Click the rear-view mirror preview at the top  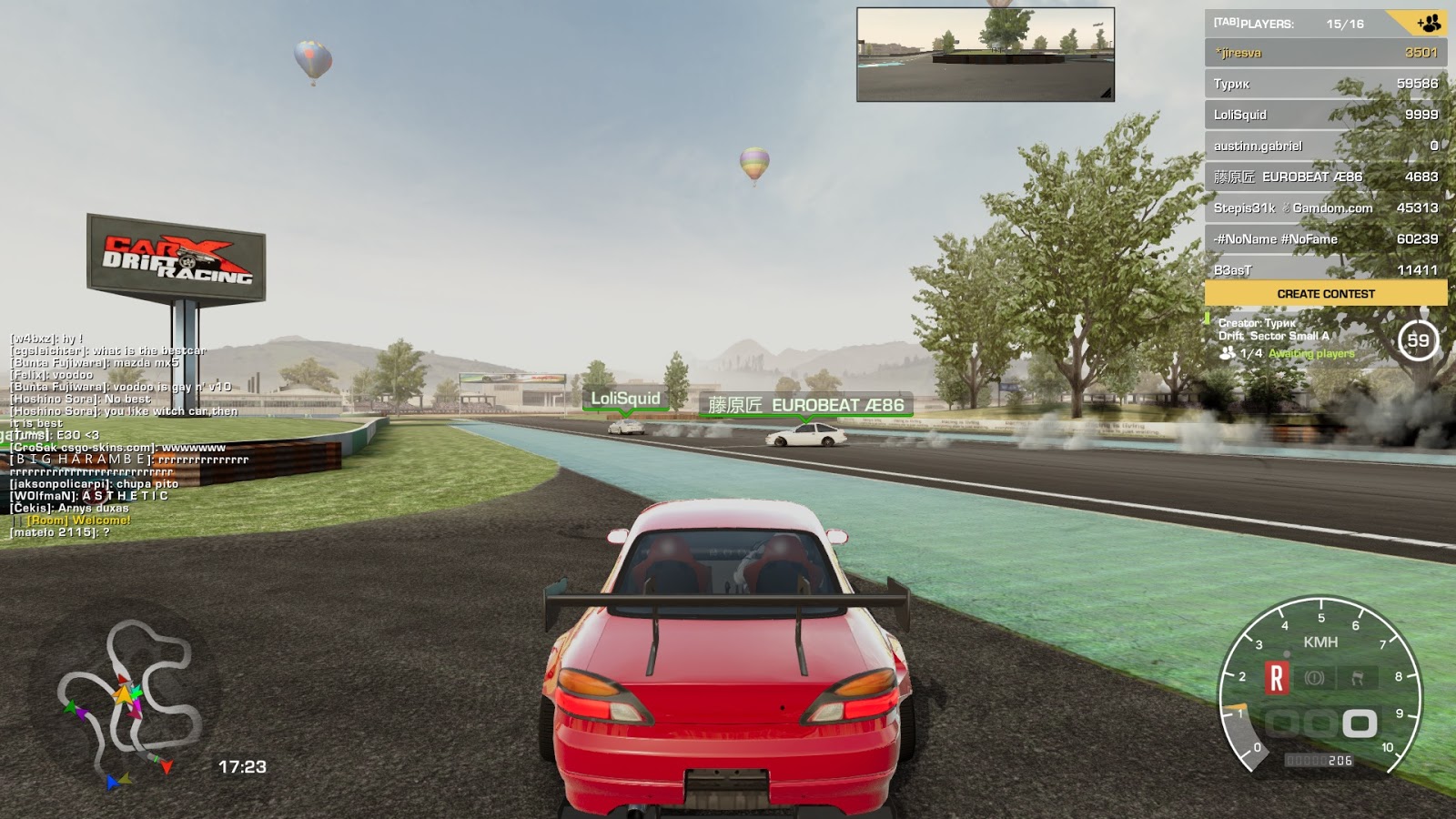986,52
